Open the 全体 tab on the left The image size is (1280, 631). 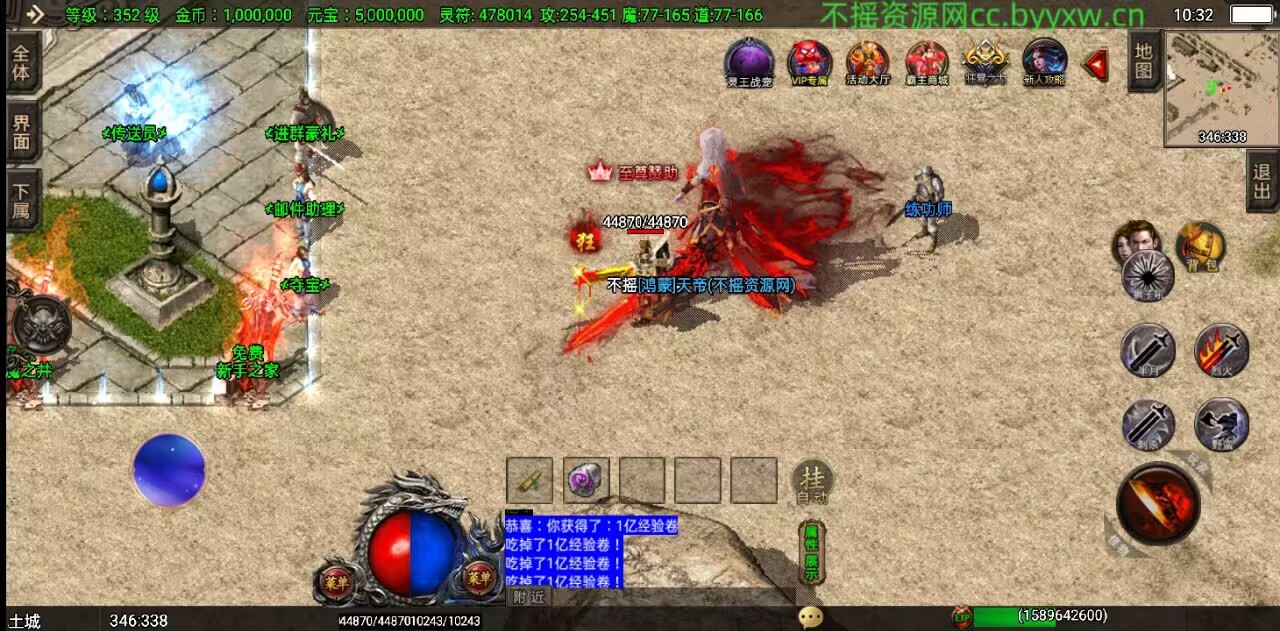point(22,62)
